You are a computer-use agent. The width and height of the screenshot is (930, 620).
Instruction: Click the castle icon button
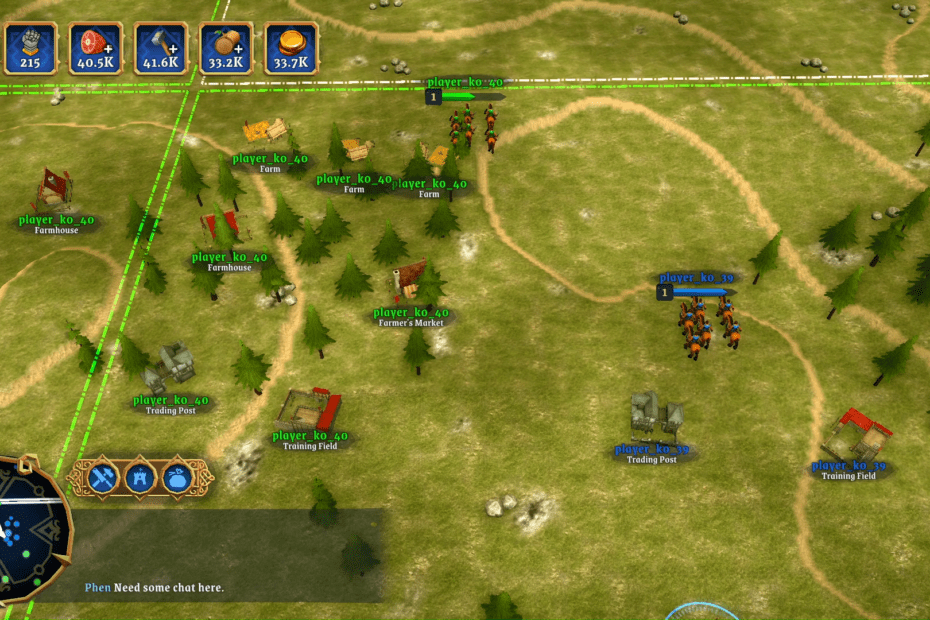140,478
